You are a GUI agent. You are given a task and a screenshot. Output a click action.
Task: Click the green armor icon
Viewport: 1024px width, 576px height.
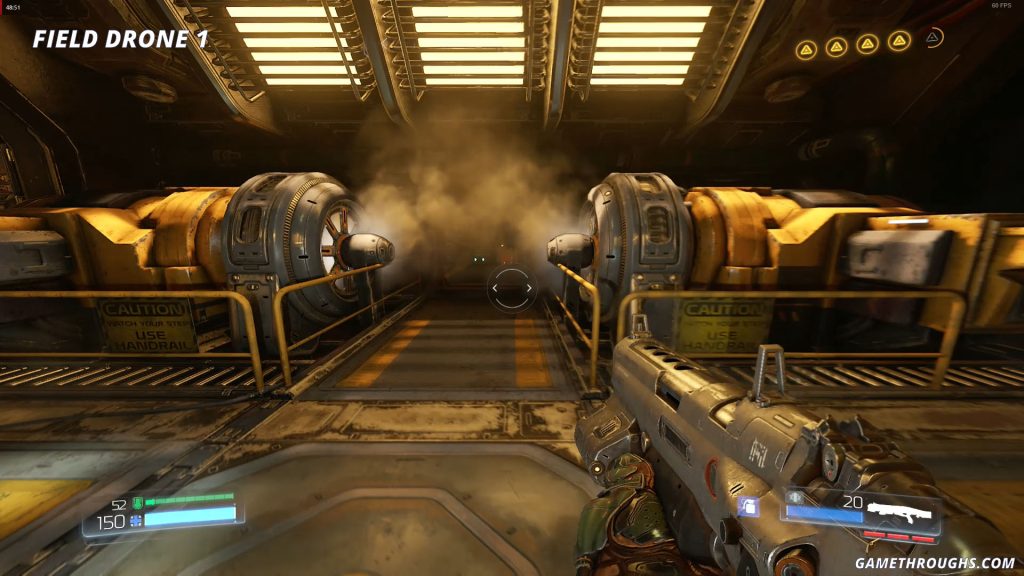pos(137,504)
